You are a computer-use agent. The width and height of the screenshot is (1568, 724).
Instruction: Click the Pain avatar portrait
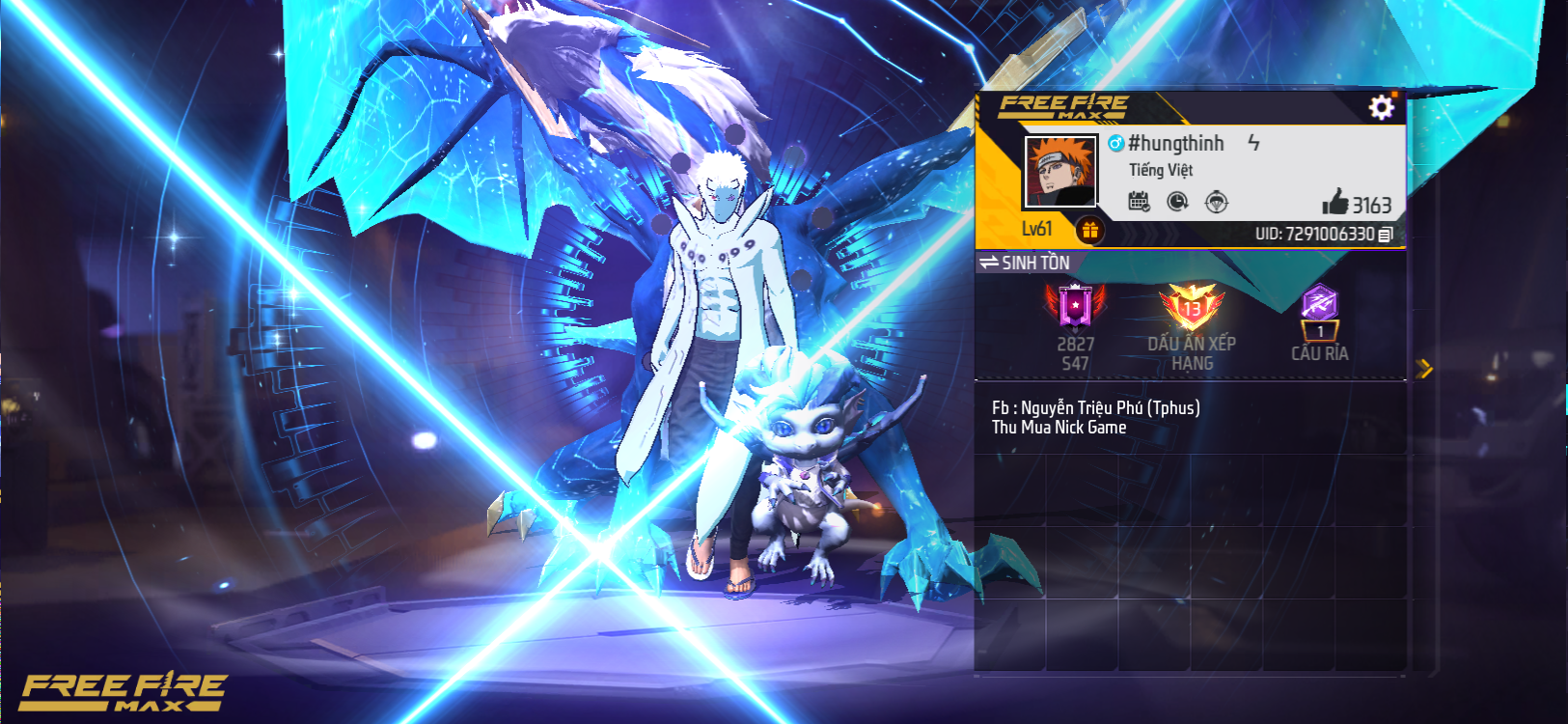1059,172
